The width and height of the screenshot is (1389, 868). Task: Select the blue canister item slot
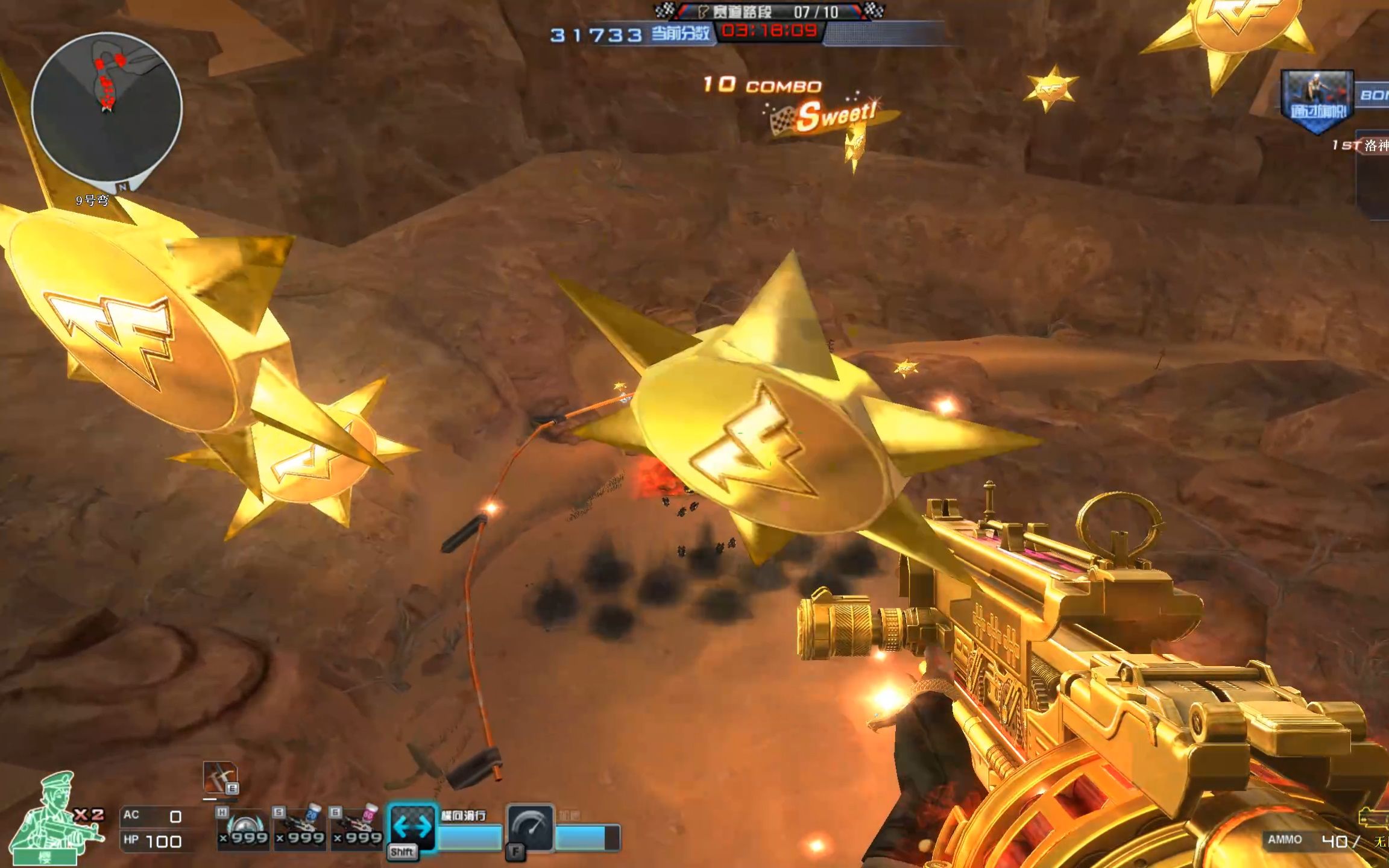coord(300,829)
